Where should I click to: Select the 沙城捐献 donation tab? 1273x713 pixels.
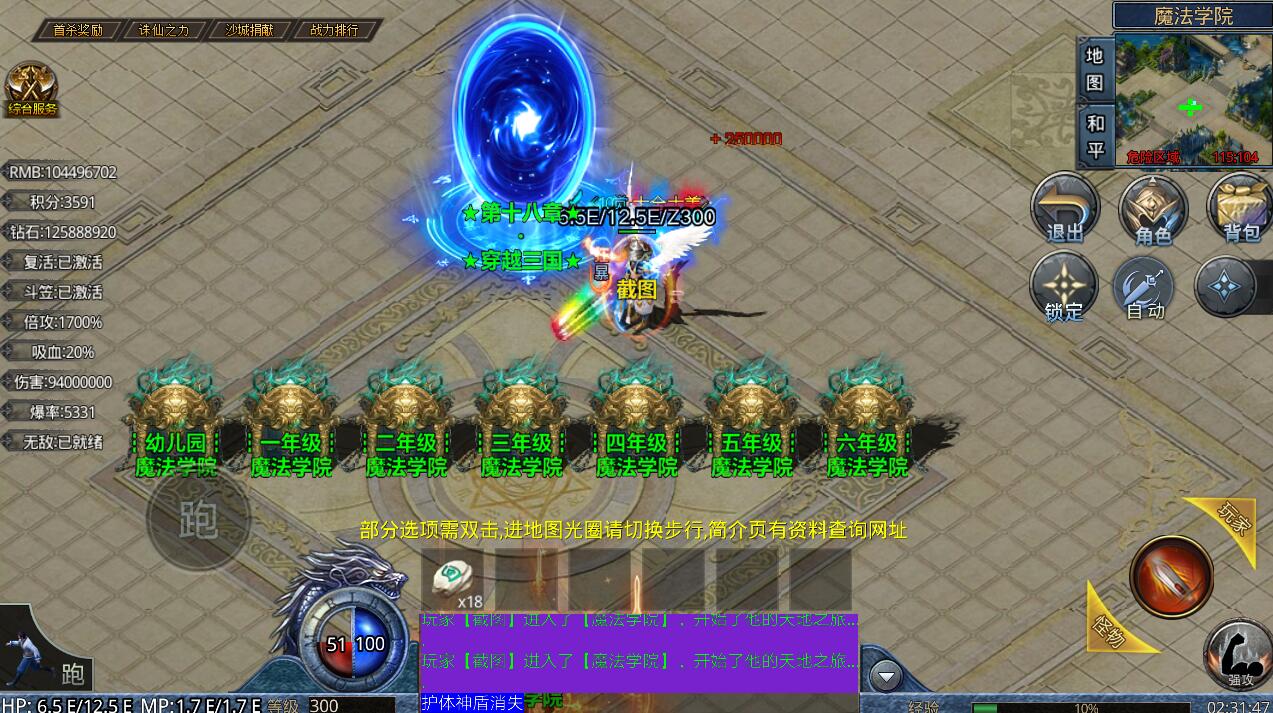[248, 30]
